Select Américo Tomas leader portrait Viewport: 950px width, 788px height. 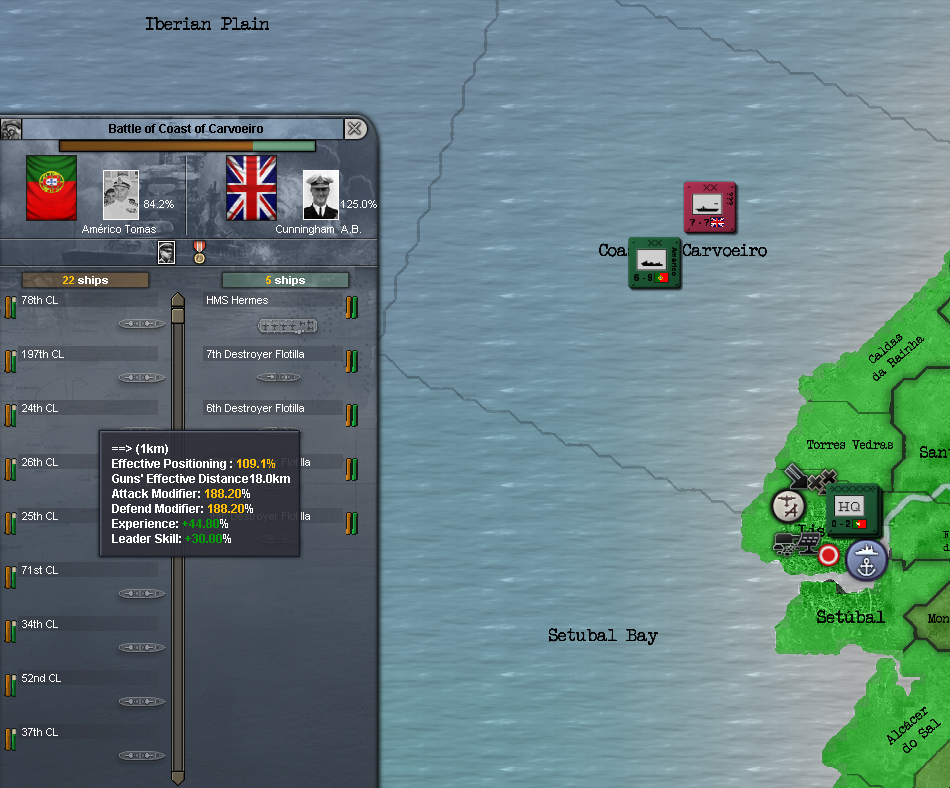pos(120,194)
